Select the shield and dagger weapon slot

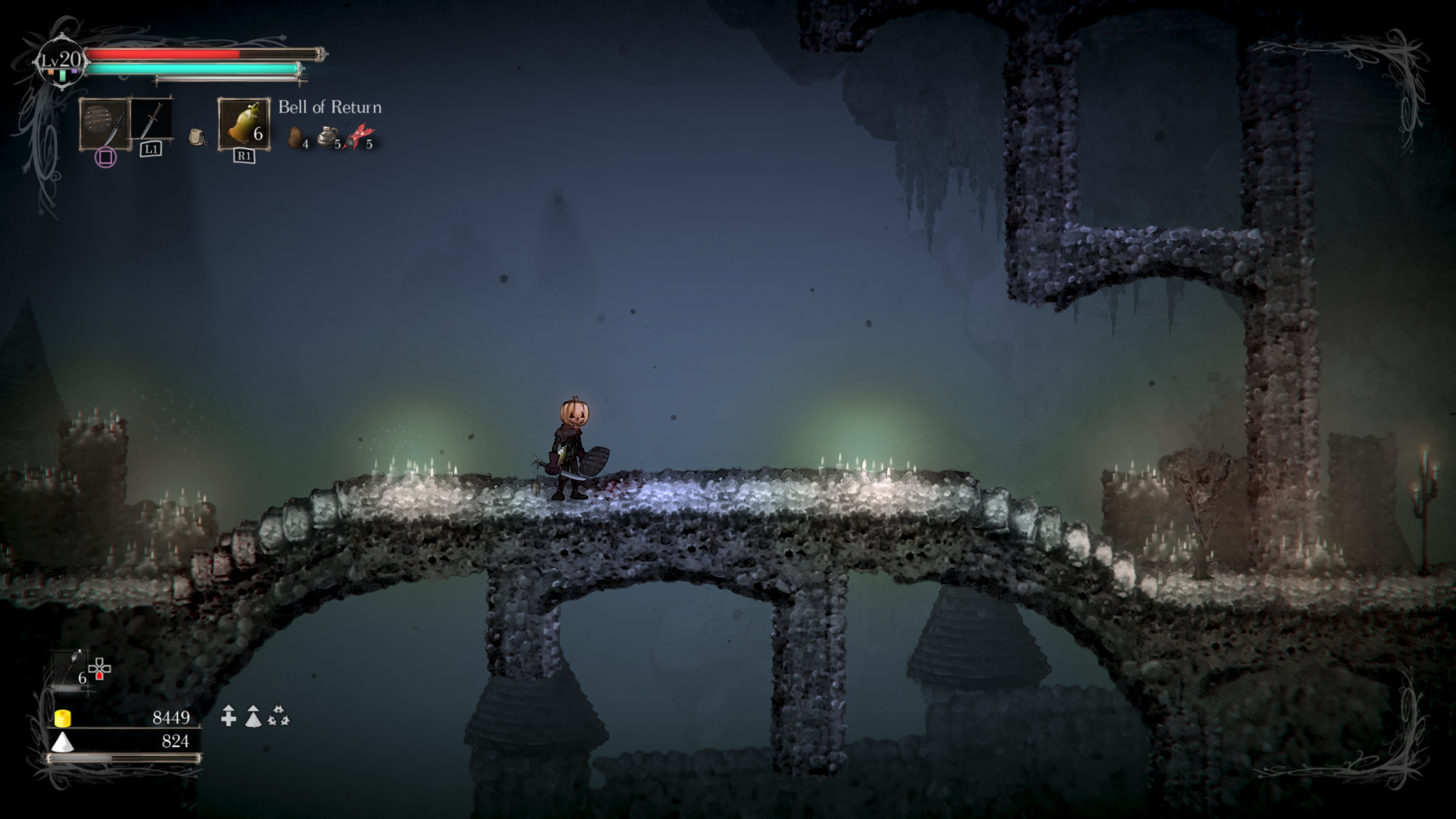pyautogui.click(x=105, y=124)
